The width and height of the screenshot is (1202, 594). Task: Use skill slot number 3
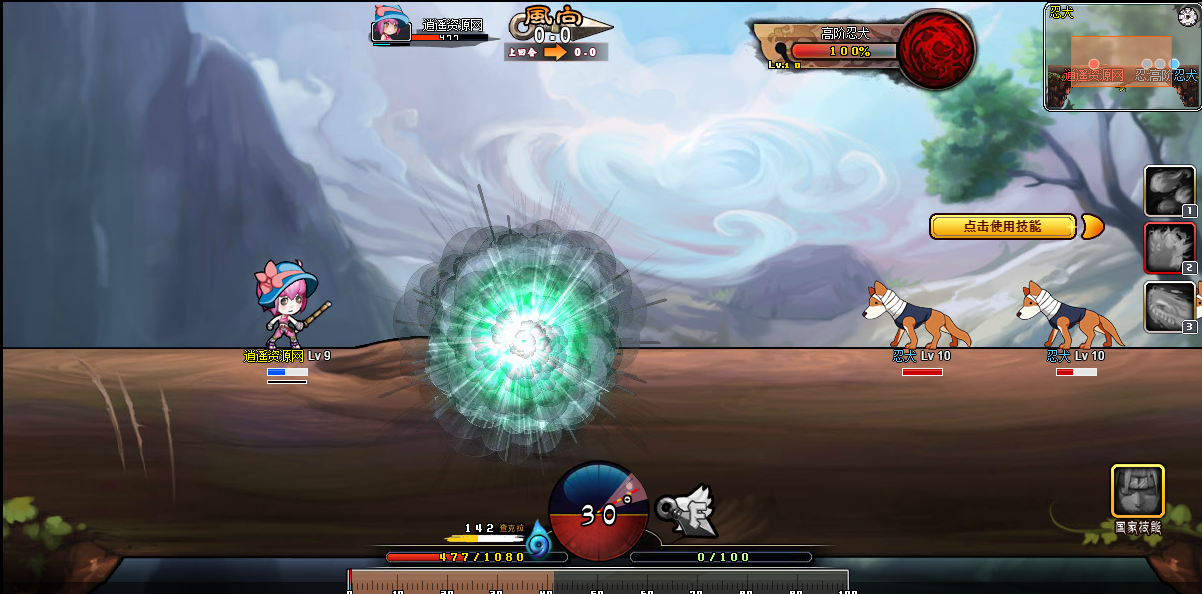(x=1169, y=306)
